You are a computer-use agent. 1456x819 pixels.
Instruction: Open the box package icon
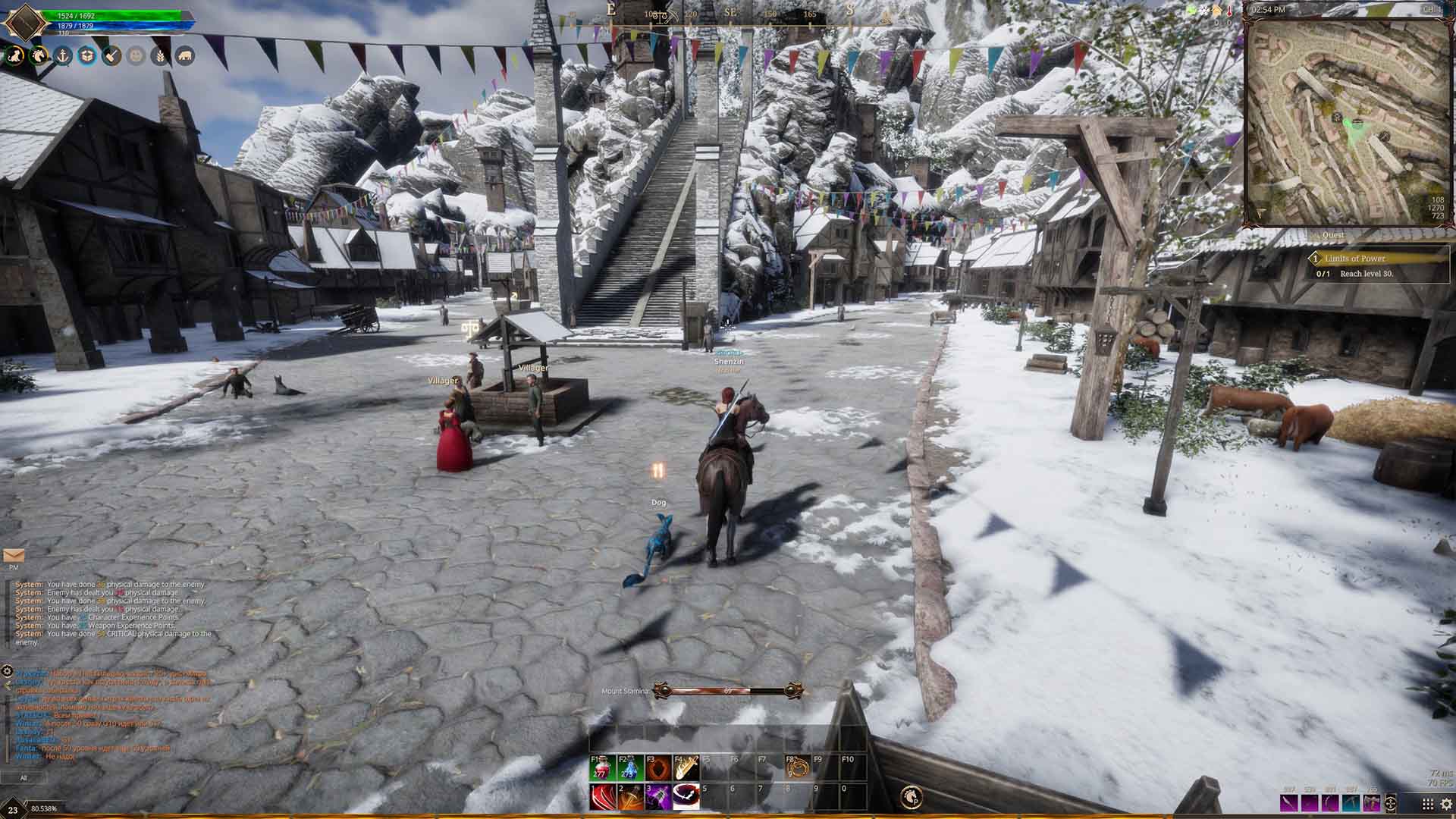tap(87, 55)
